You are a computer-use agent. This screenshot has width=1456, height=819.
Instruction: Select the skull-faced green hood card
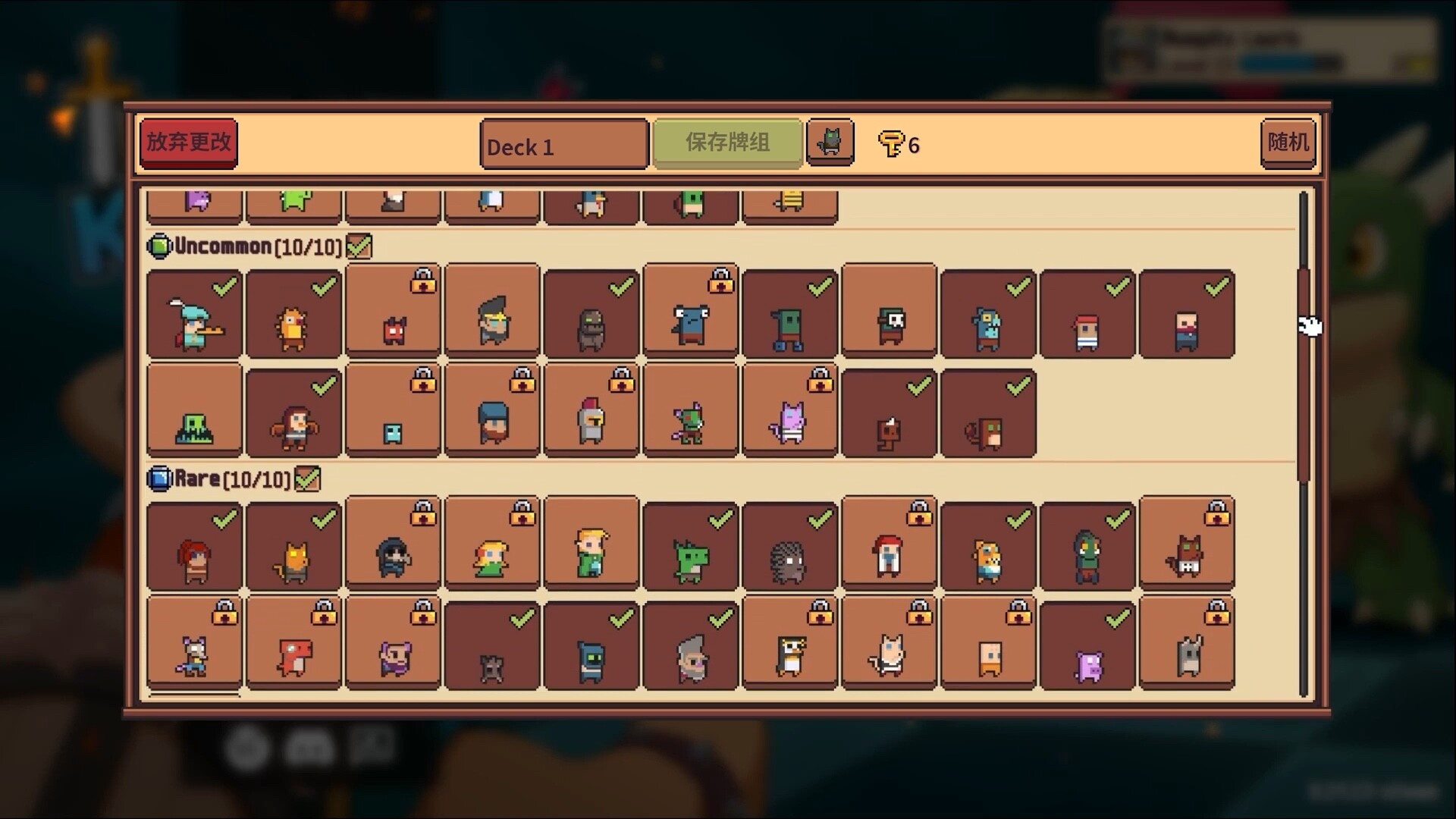pyautogui.click(x=889, y=314)
